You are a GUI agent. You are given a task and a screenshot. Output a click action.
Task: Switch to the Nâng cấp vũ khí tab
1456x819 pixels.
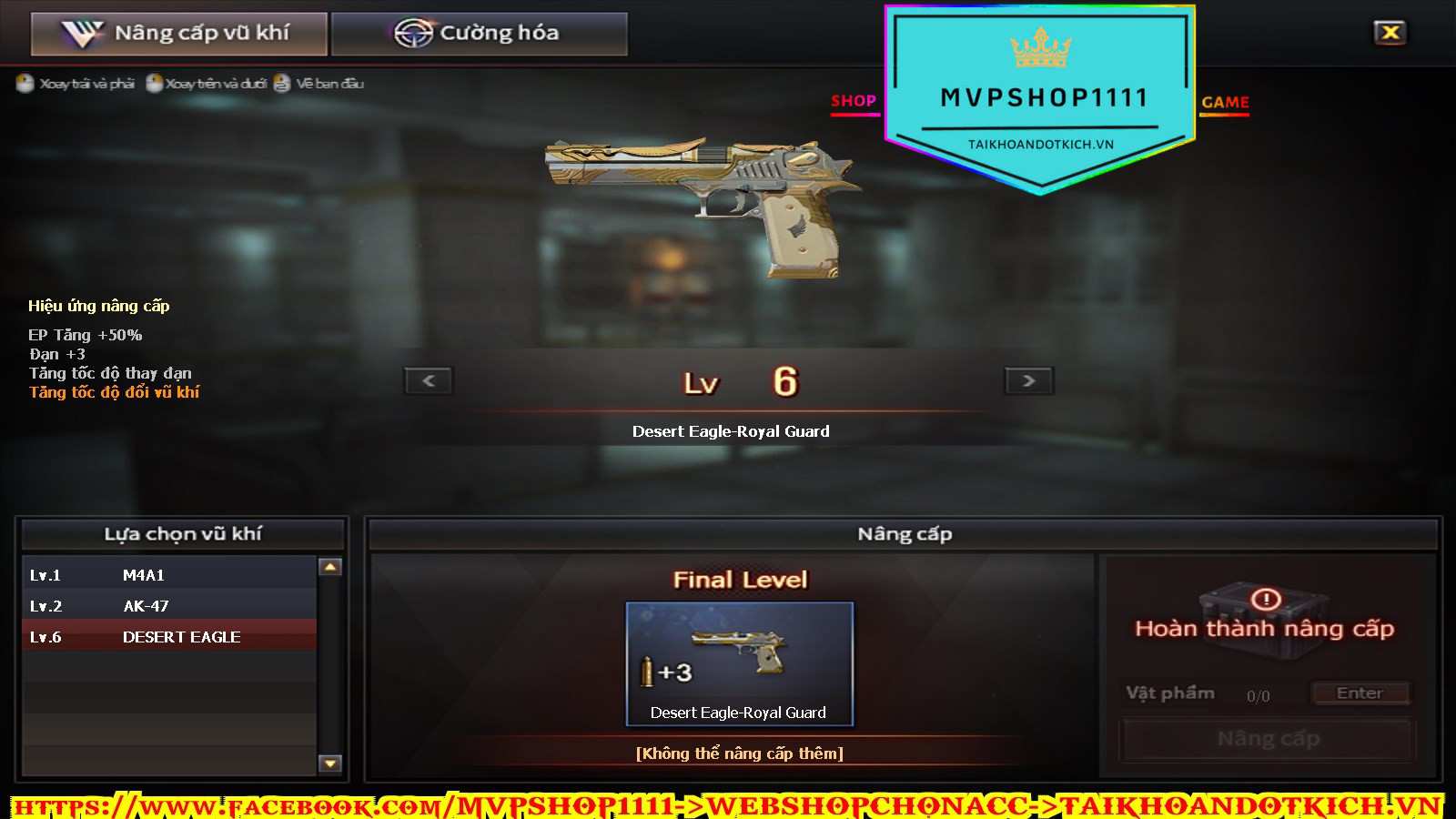click(x=178, y=34)
